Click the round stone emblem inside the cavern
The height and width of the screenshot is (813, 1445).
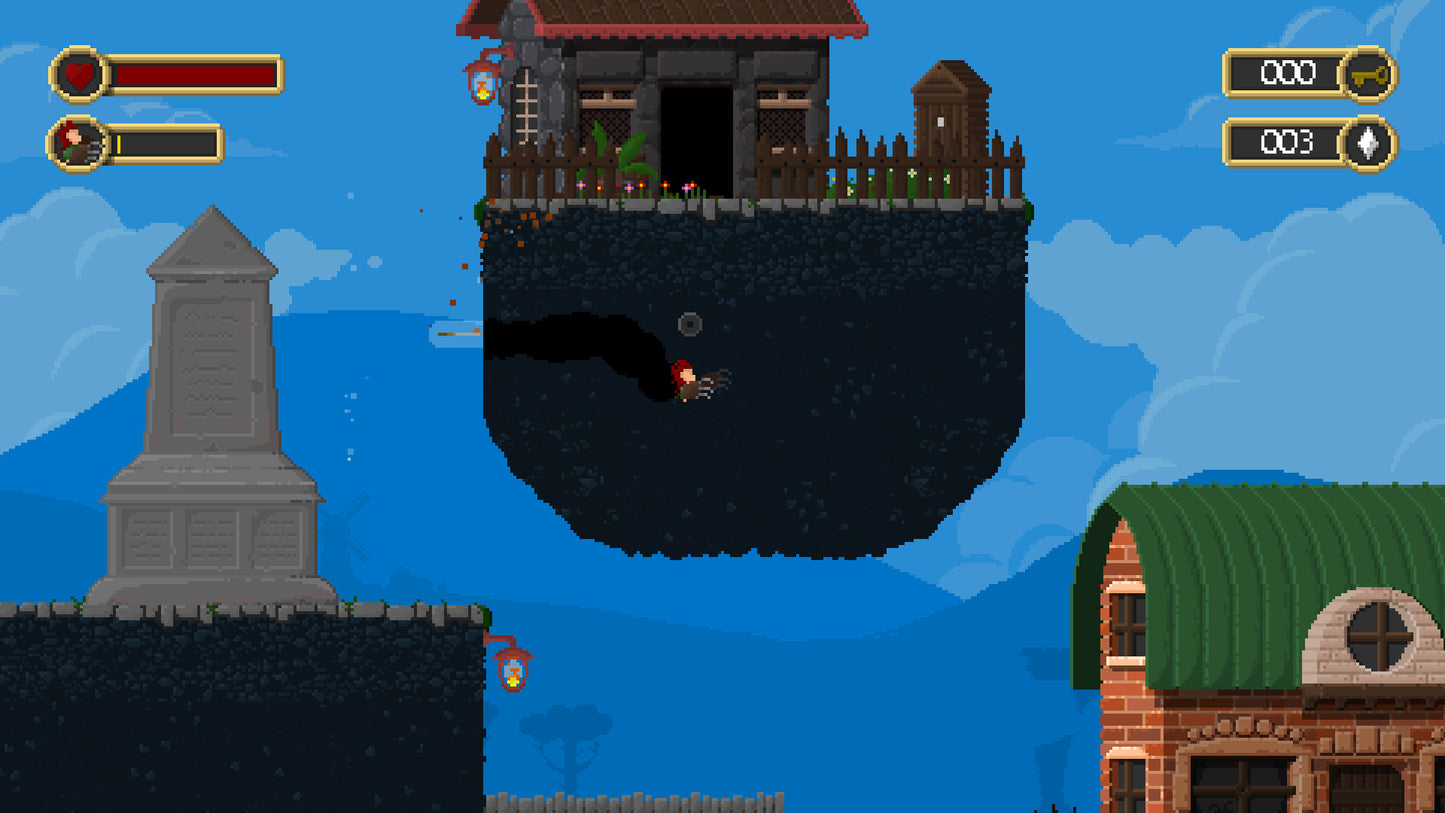[x=688, y=323]
